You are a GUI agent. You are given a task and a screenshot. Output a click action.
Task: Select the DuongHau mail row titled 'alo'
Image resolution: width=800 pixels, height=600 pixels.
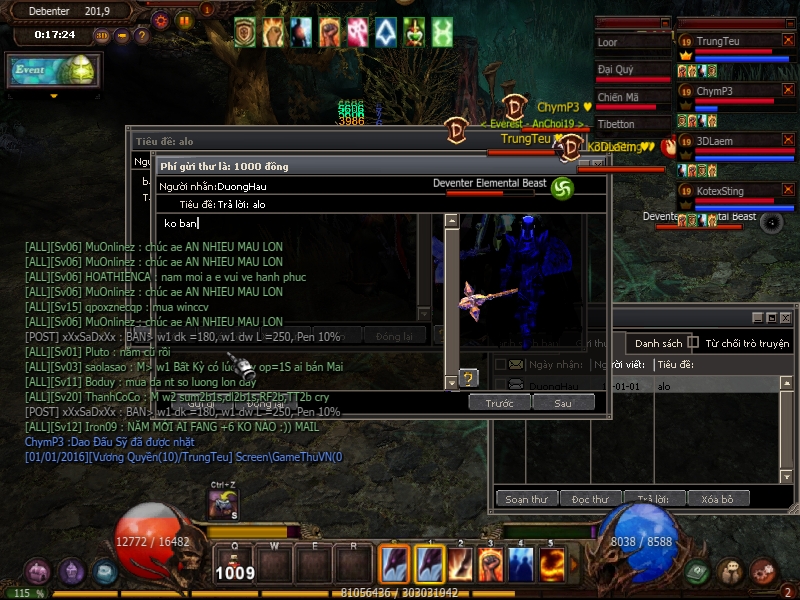click(x=640, y=386)
